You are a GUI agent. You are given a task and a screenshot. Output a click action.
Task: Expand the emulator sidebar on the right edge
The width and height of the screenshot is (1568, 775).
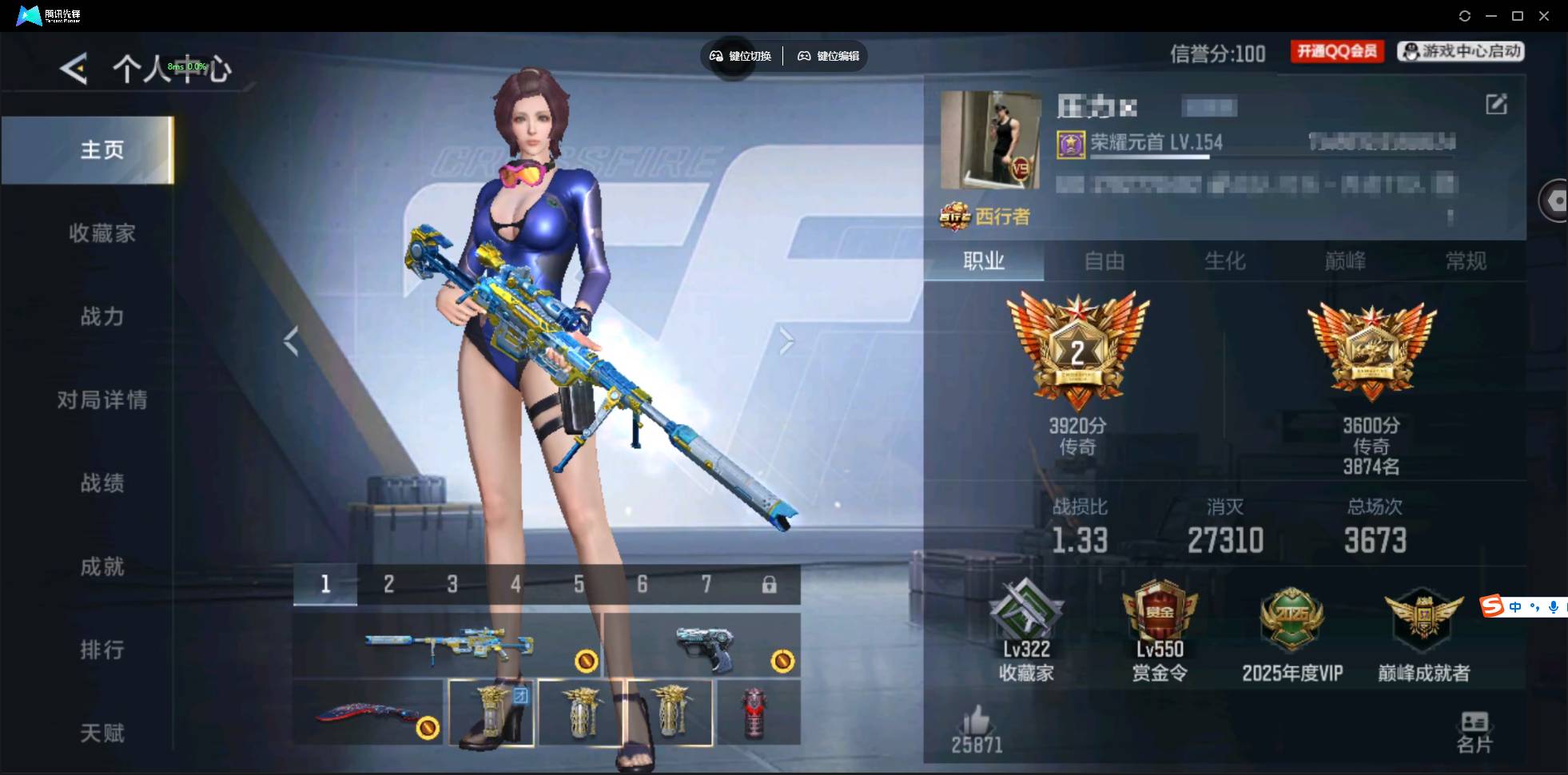click(x=1555, y=200)
